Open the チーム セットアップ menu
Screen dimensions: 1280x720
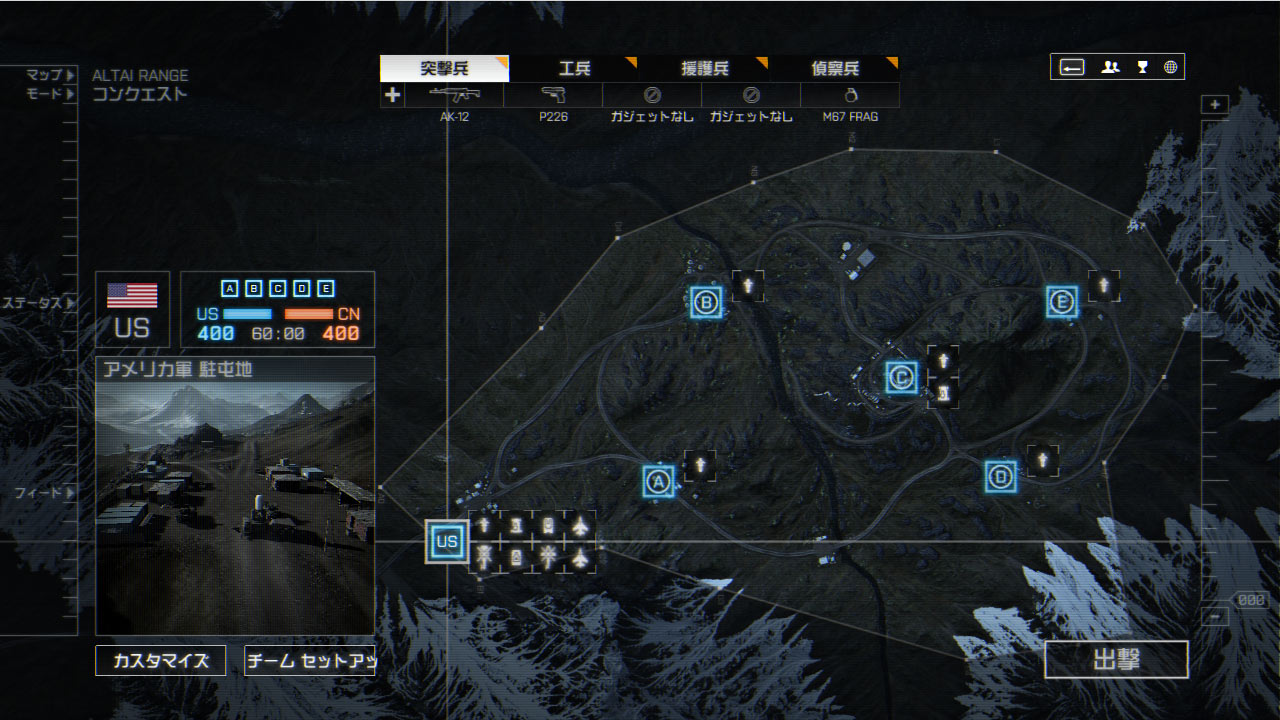click(x=309, y=660)
